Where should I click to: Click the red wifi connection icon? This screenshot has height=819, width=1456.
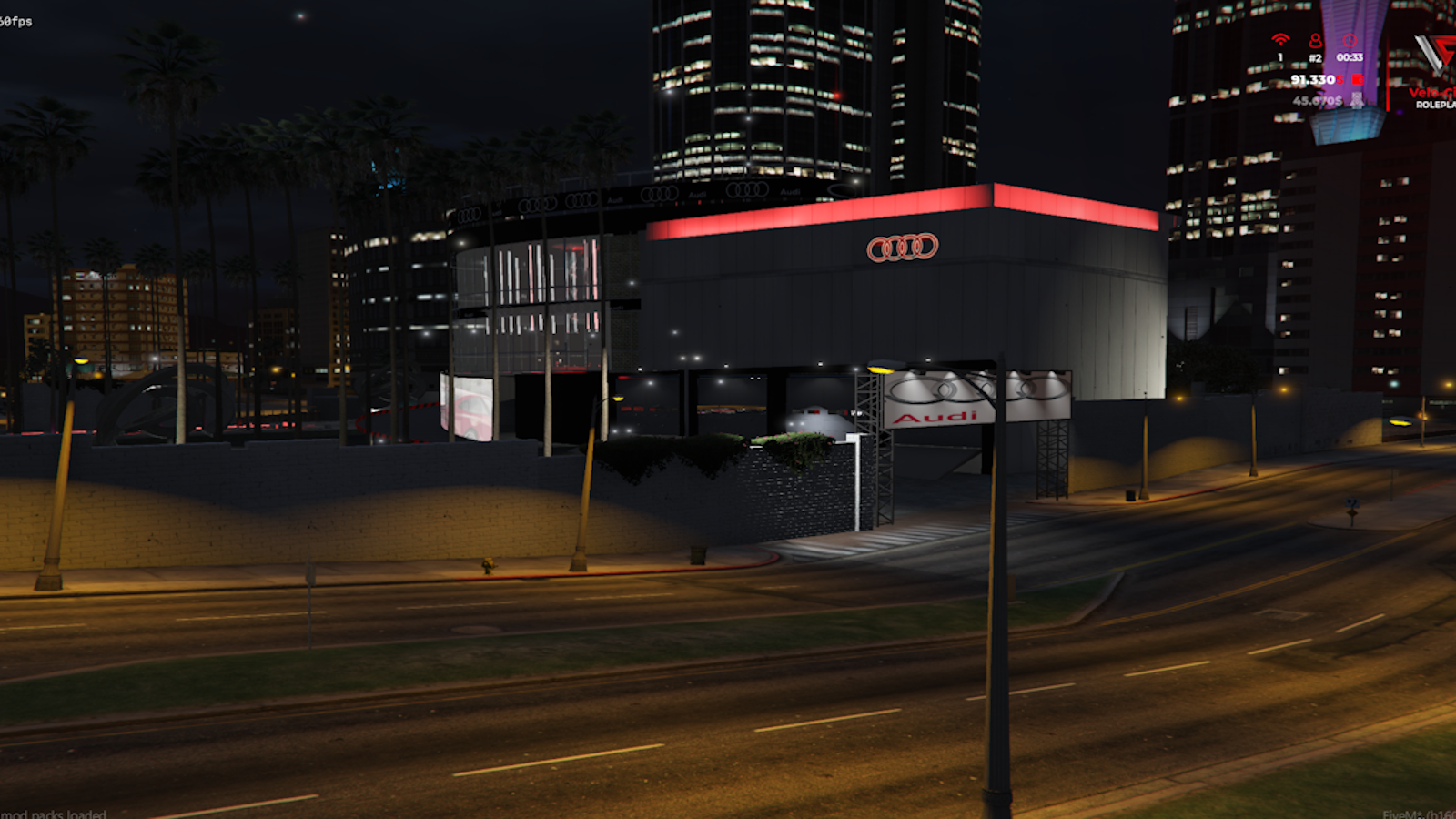coord(1280,39)
